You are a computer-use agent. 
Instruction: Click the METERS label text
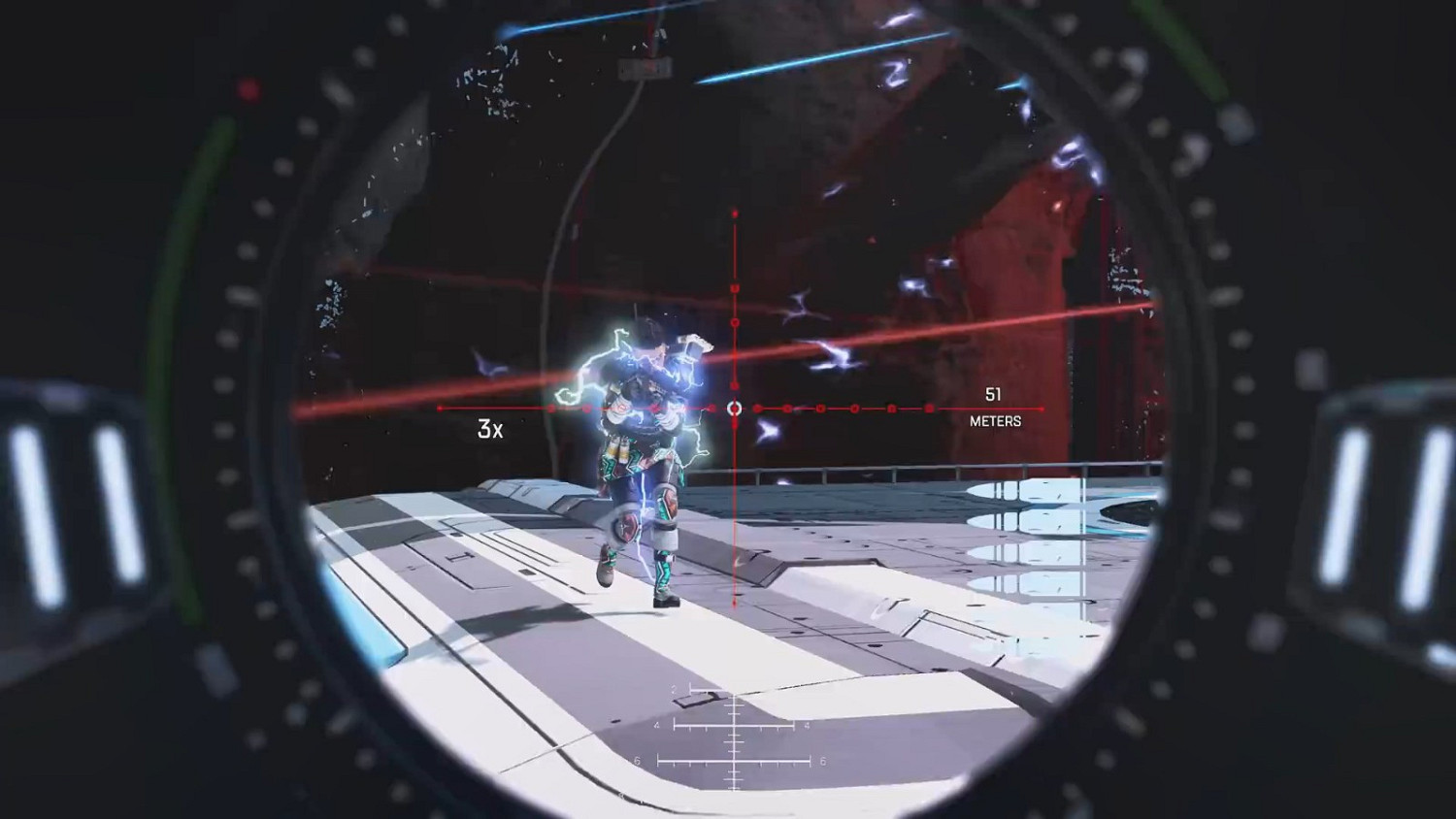(x=996, y=421)
